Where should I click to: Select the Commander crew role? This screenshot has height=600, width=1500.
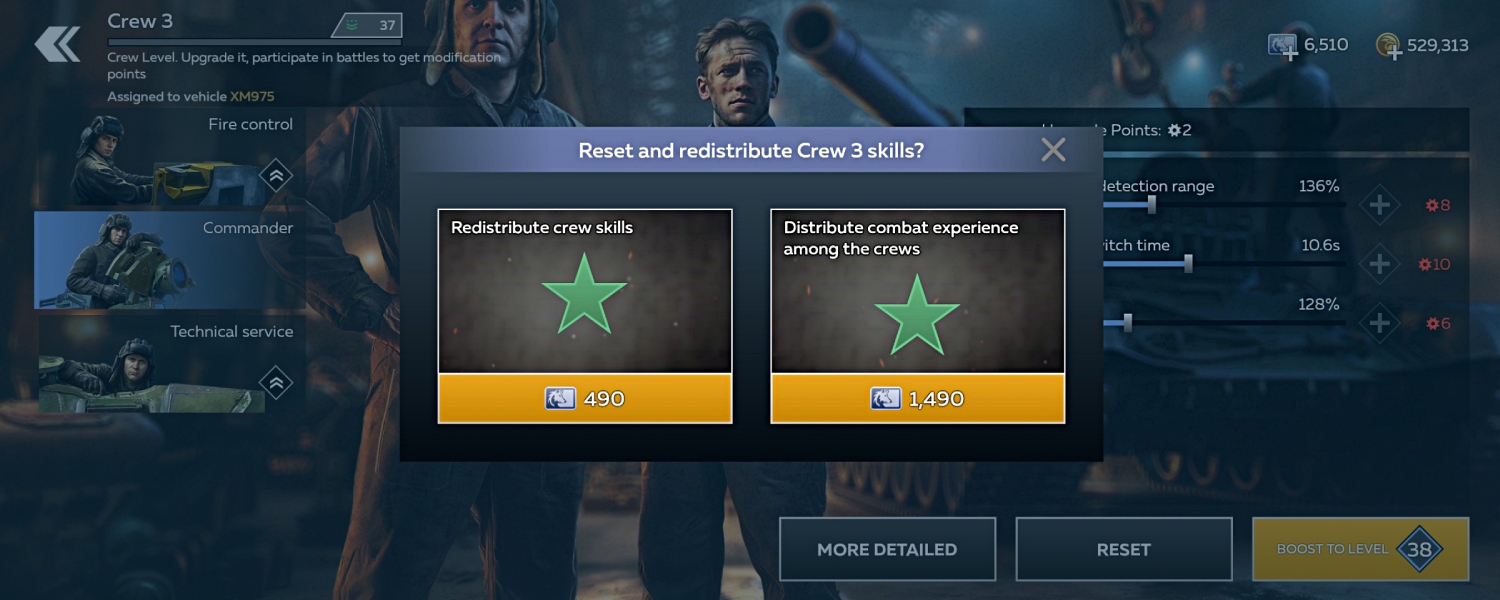(170, 260)
